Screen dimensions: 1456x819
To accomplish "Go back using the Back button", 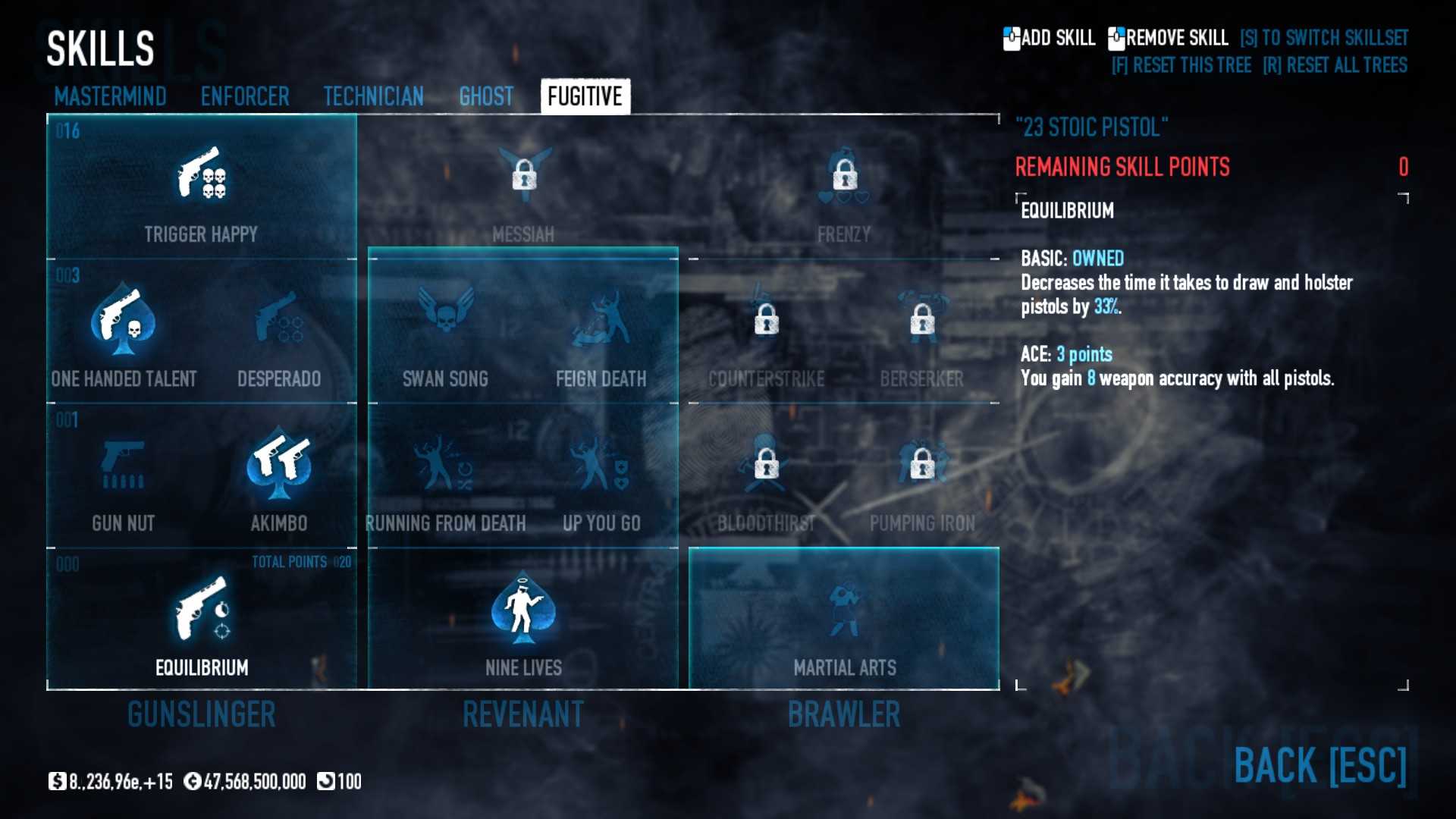I will (1319, 764).
